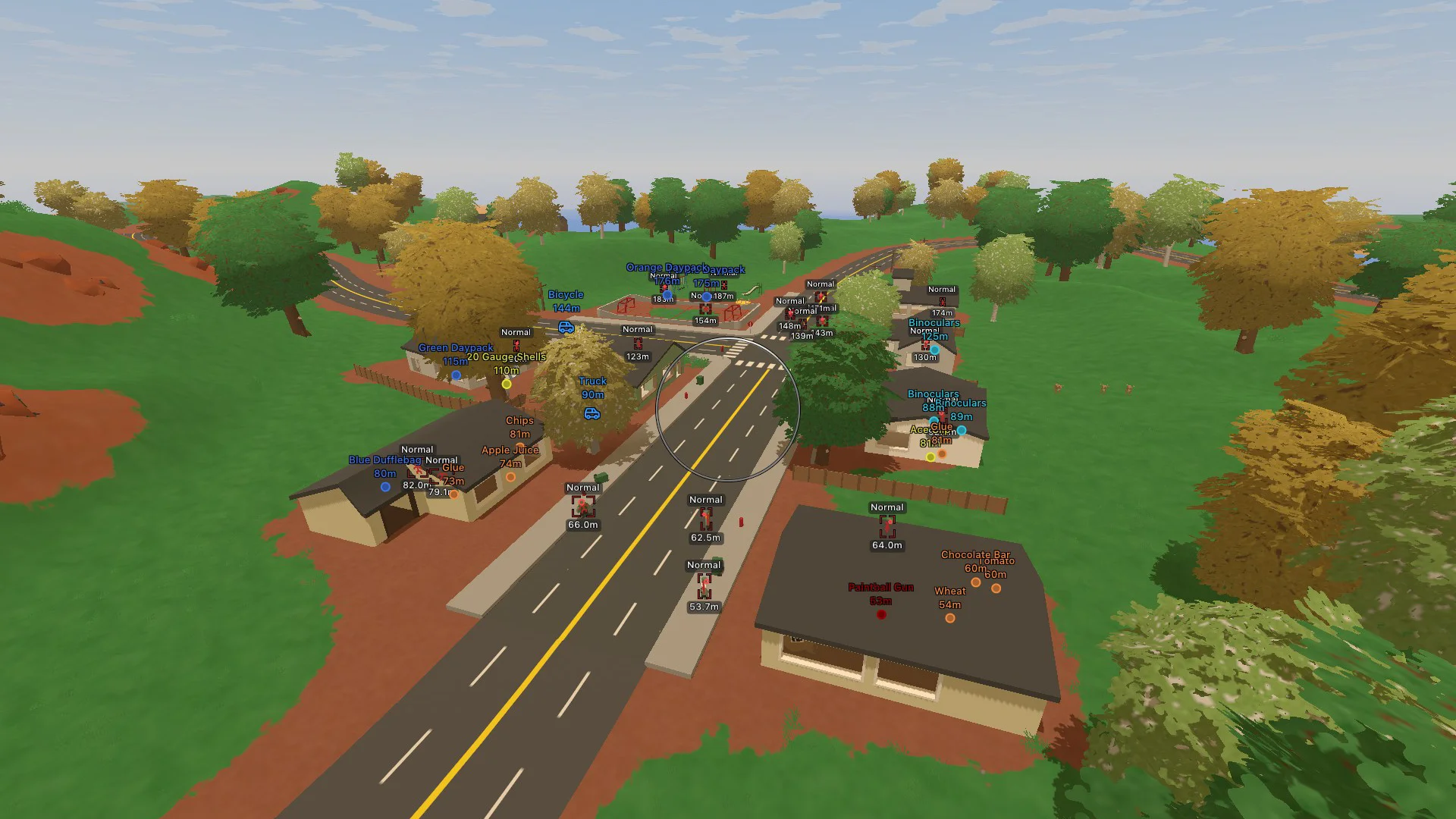Click the Blue Dufflebag 80m label
Screen dimensions: 1456x819
[385, 466]
